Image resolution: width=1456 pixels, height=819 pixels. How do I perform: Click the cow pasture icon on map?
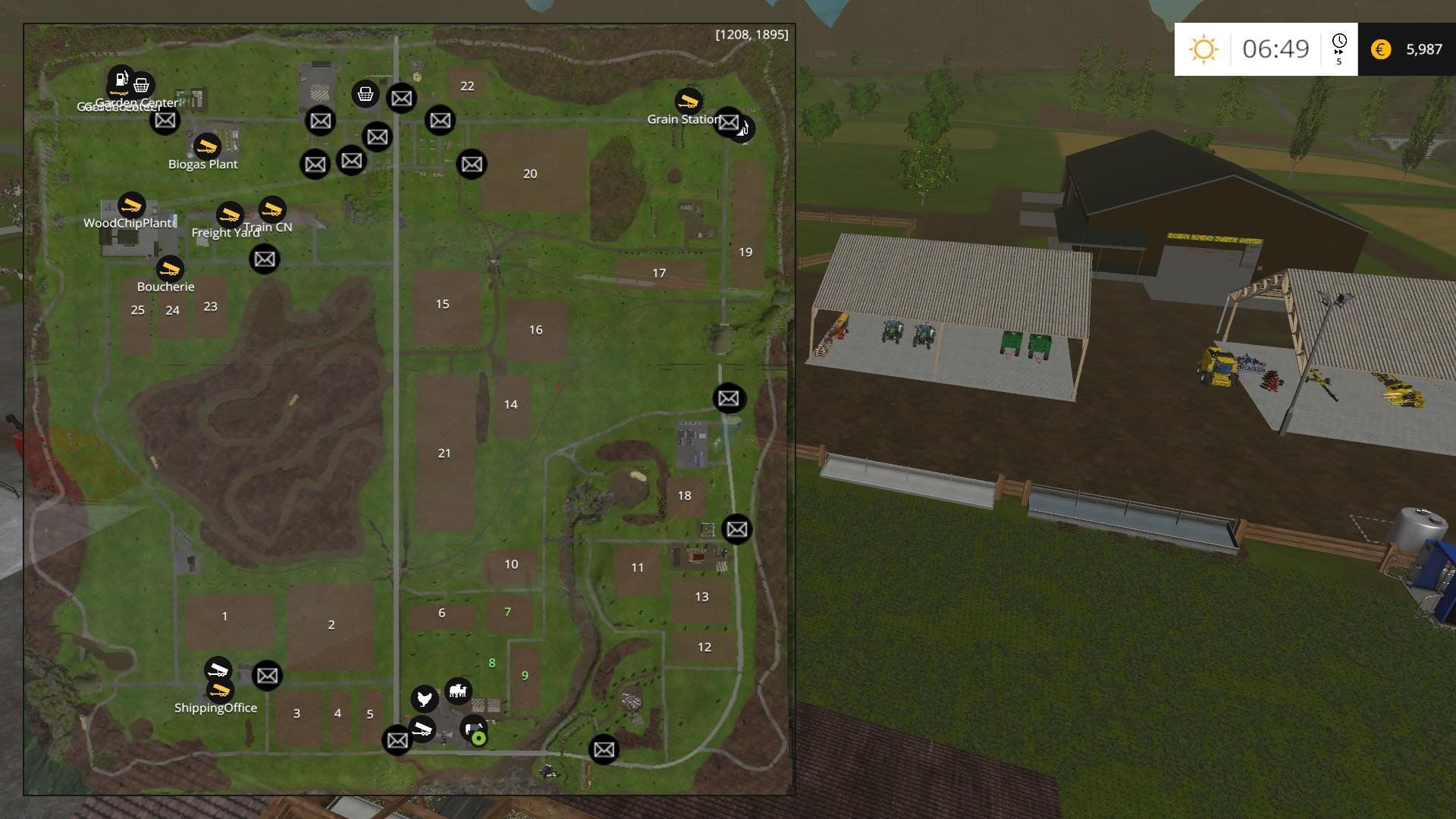tap(458, 691)
